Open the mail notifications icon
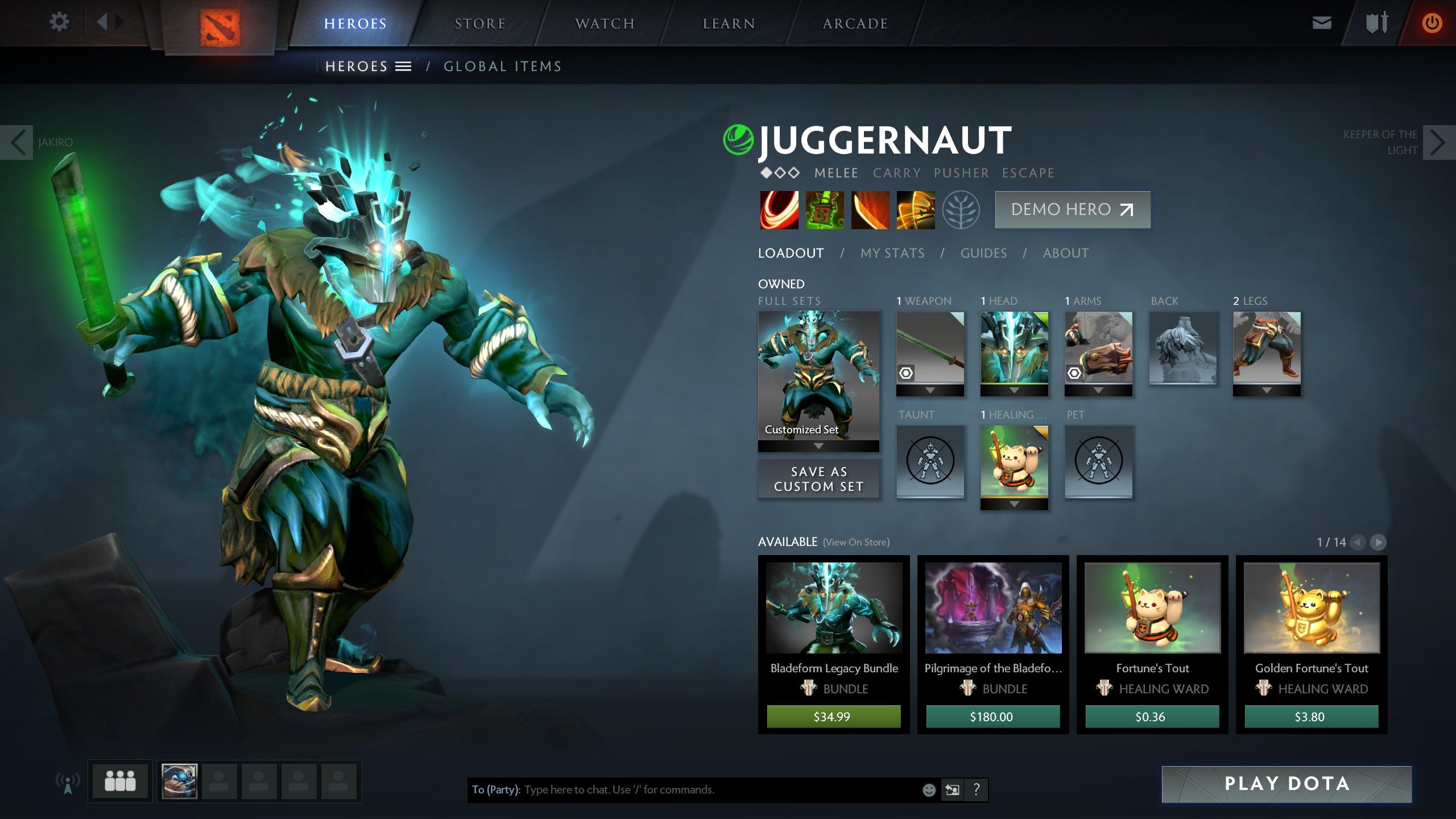Screen dimensions: 1456x819 point(1322,23)
